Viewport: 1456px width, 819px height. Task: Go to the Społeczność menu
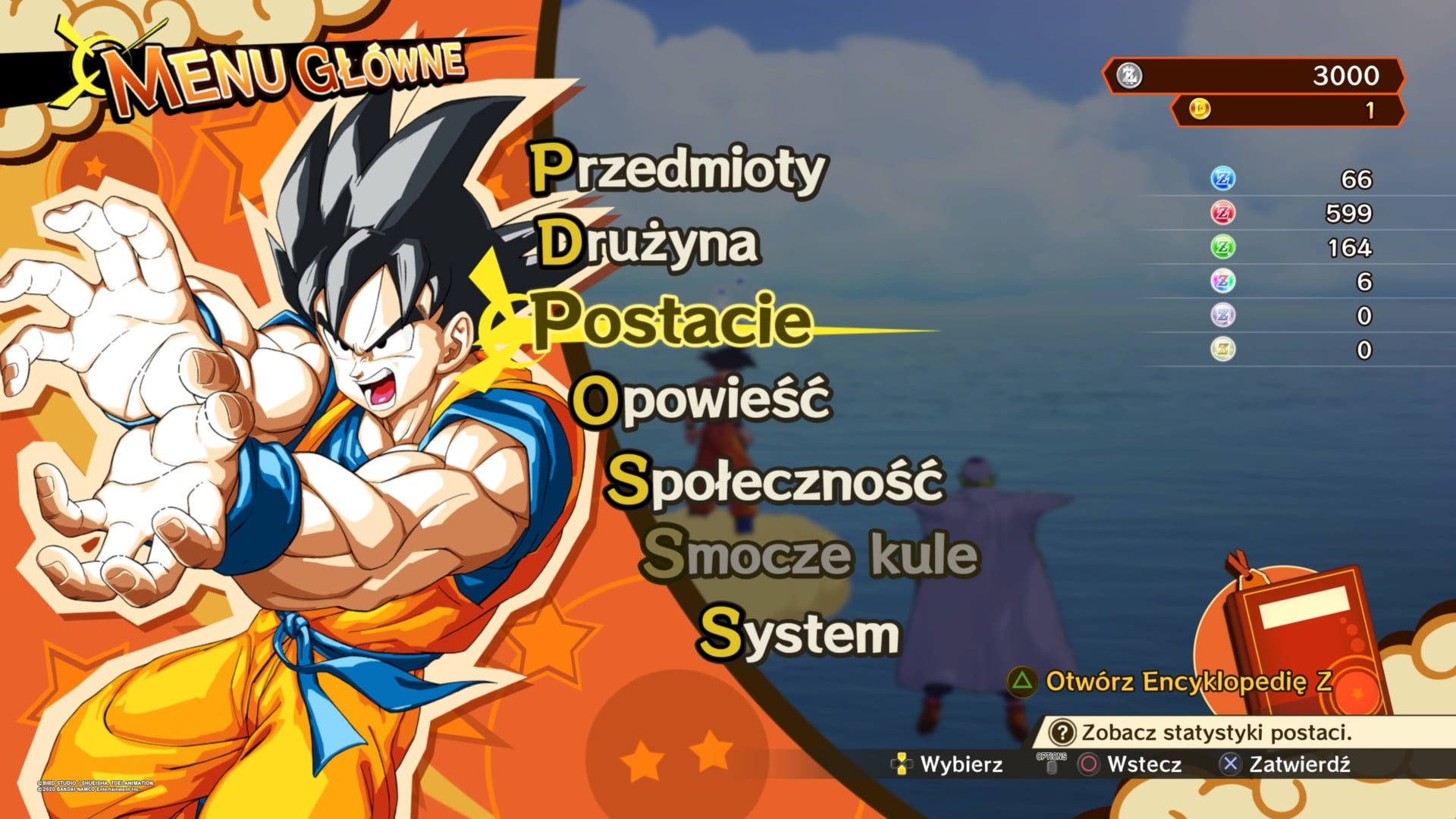[x=775, y=481]
